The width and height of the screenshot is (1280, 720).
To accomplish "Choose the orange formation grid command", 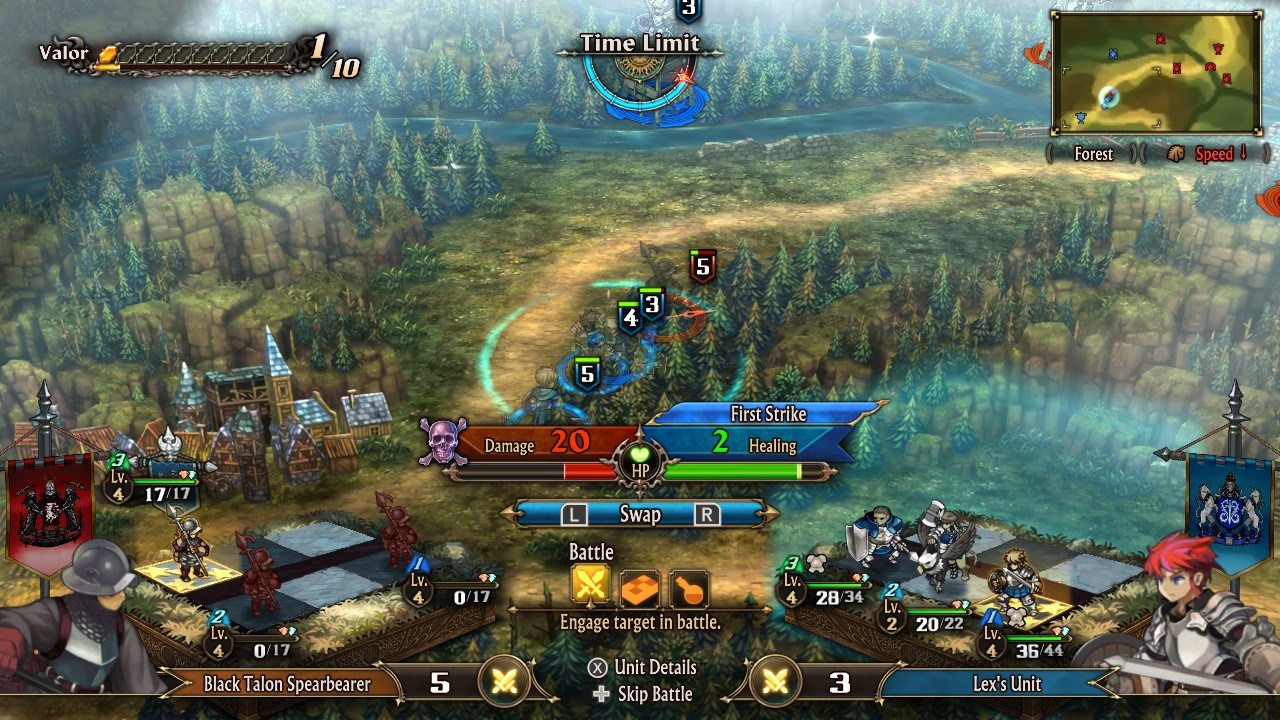I will [640, 588].
